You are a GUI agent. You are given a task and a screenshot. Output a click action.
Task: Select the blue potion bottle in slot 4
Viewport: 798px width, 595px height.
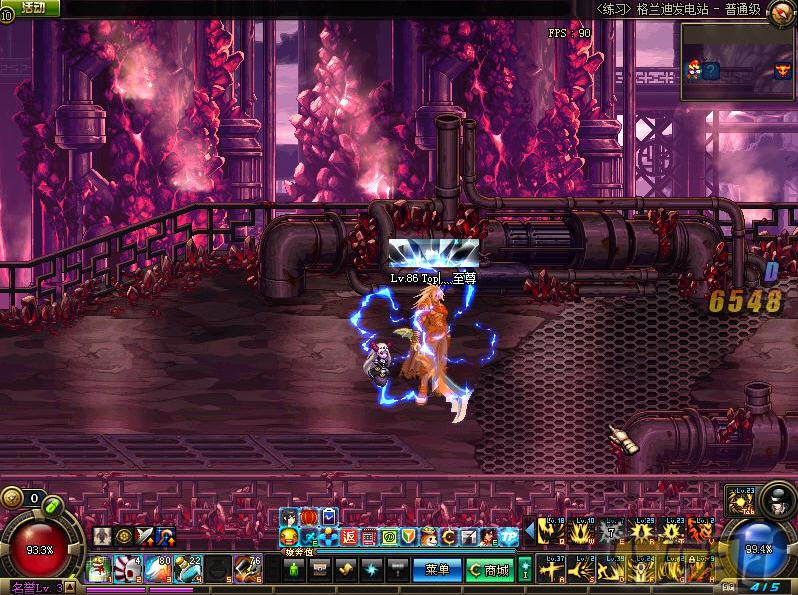[x=188, y=569]
